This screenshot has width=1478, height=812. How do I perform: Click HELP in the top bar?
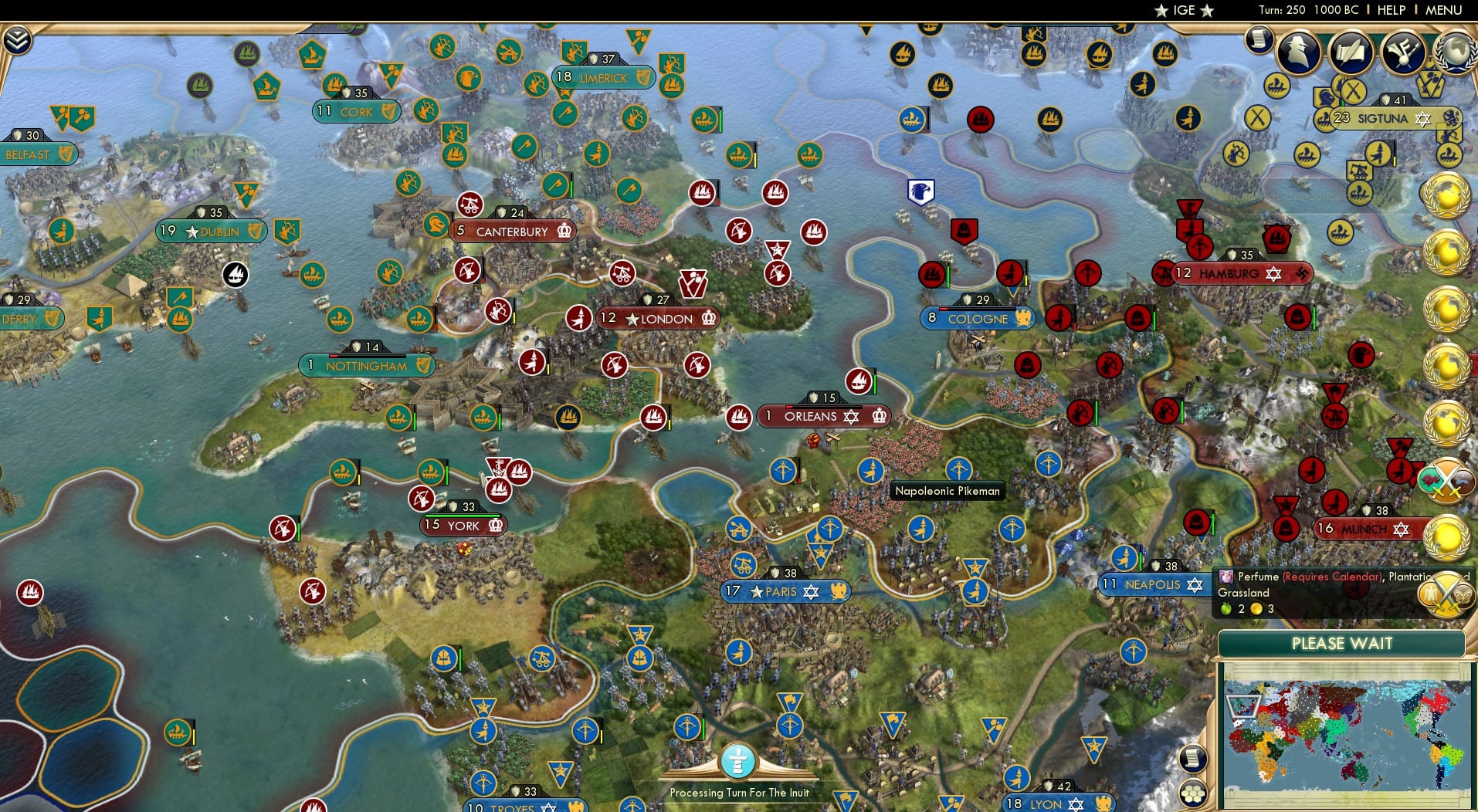click(x=1391, y=10)
